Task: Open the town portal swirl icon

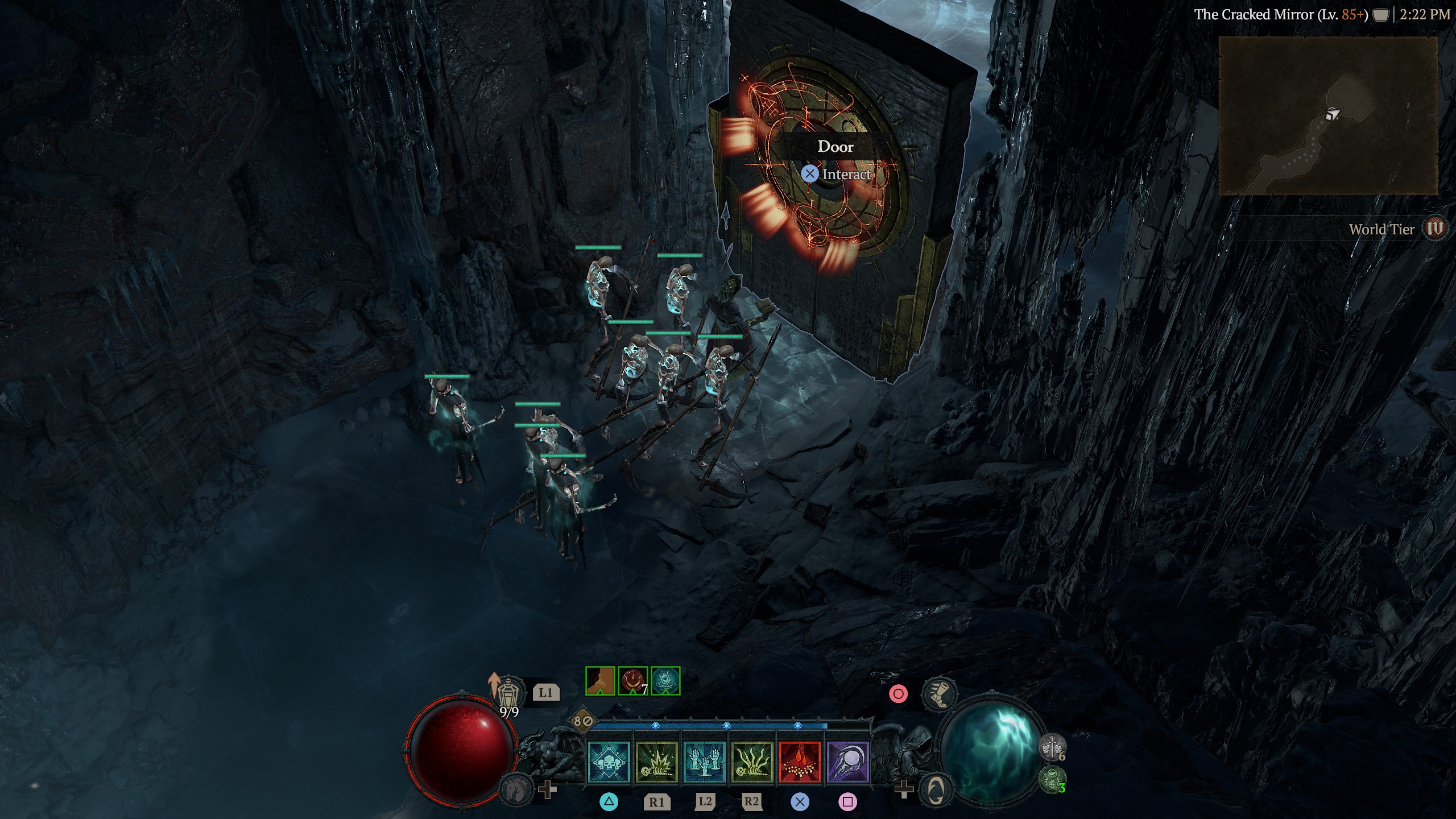Action: (x=936, y=788)
